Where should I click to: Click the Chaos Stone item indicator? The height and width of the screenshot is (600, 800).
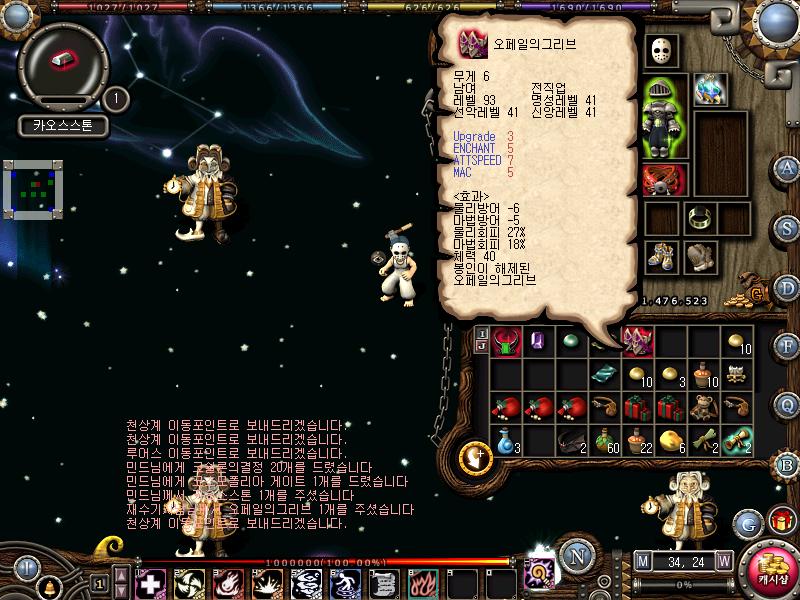click(63, 60)
